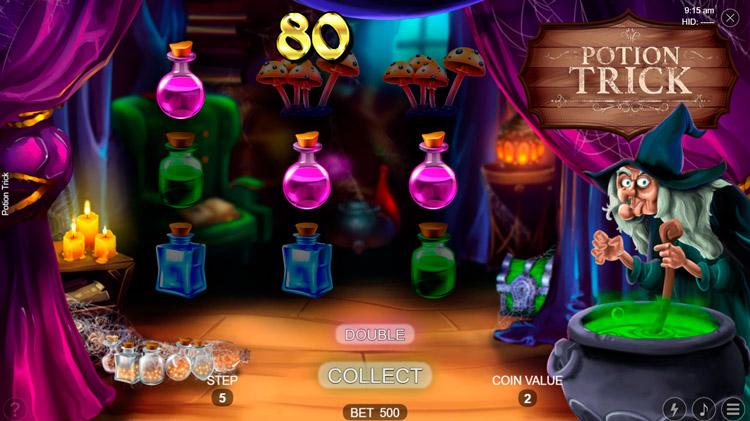Activate the lightning bolt turbo icon

pyautogui.click(x=675, y=409)
